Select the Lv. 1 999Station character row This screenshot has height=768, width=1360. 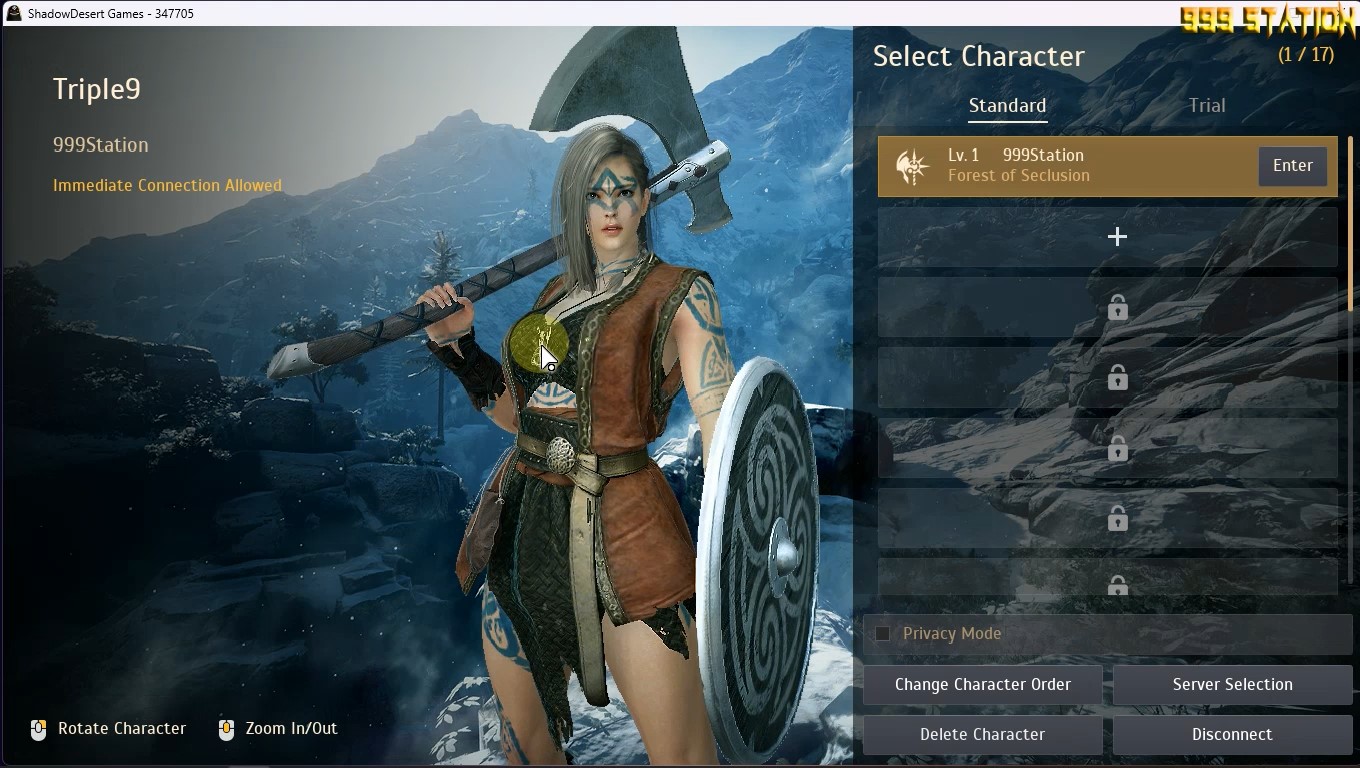click(1060, 166)
